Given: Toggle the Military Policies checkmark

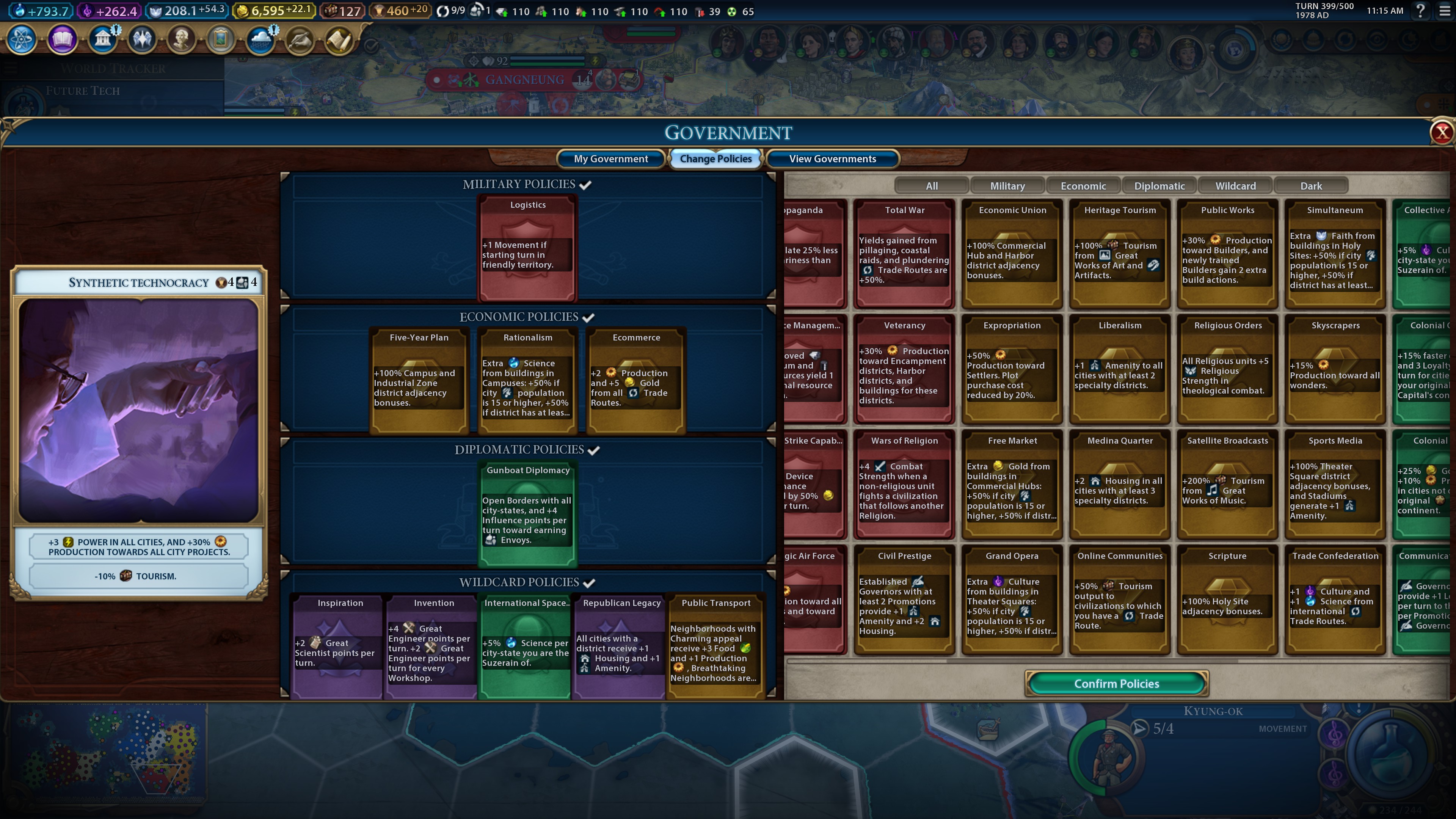Looking at the screenshot, I should [586, 184].
